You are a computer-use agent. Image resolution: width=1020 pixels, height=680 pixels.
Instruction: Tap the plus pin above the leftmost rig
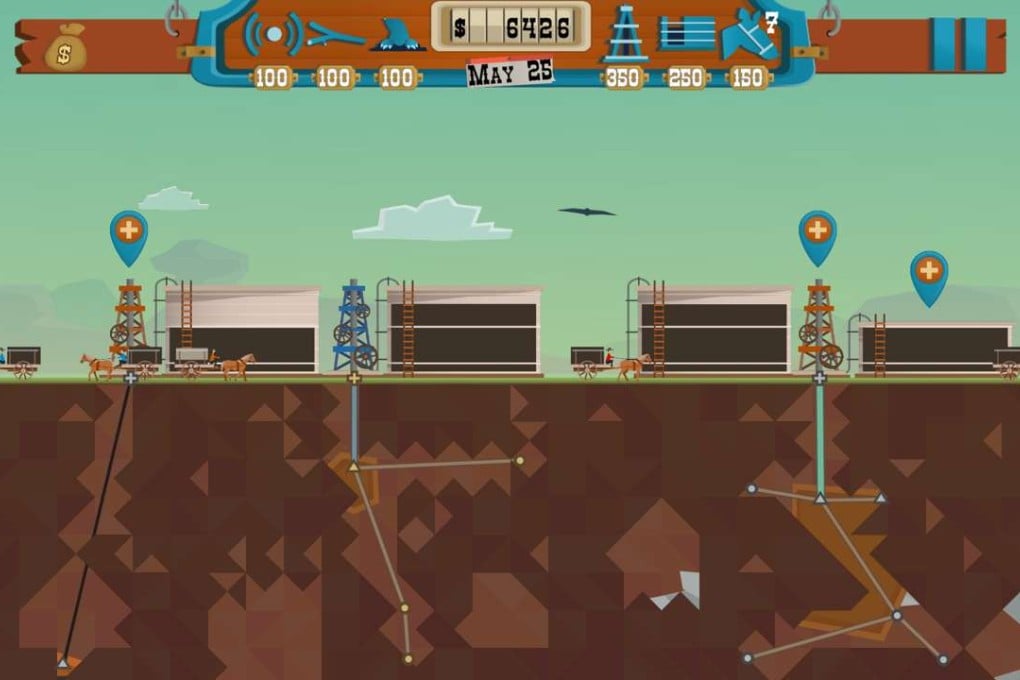point(128,231)
